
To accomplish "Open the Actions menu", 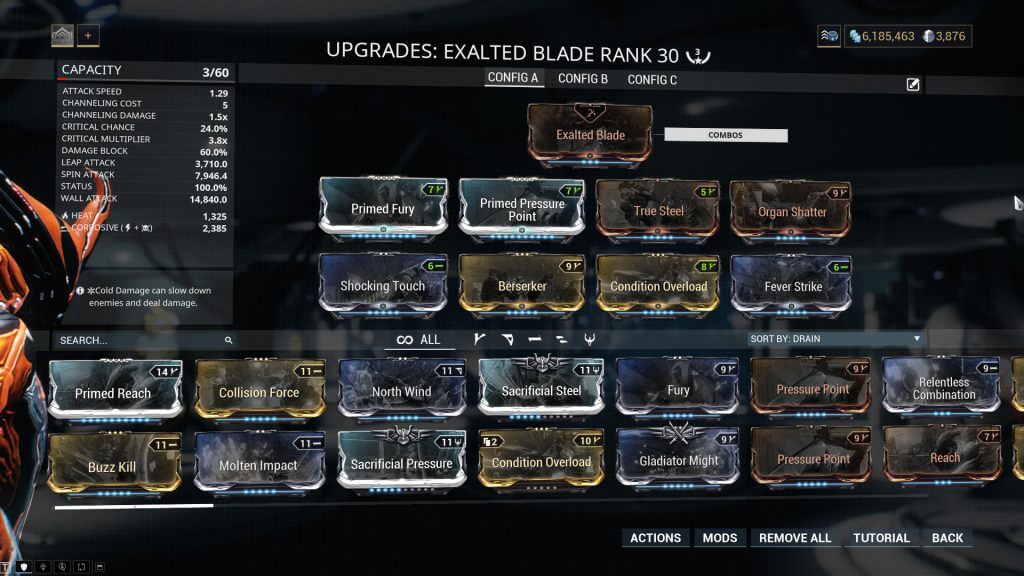I will [x=655, y=538].
